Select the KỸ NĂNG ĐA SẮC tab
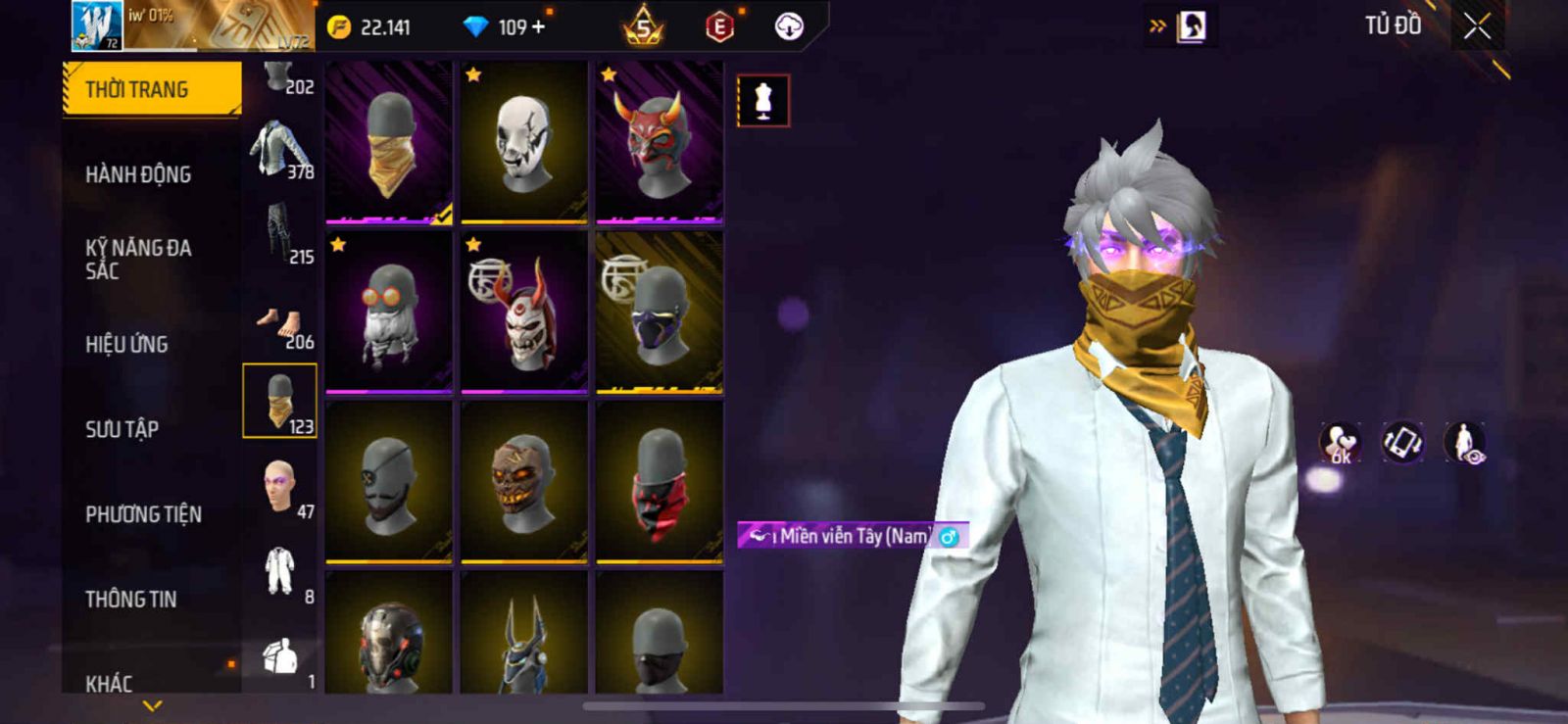This screenshot has width=1568, height=724. point(138,259)
